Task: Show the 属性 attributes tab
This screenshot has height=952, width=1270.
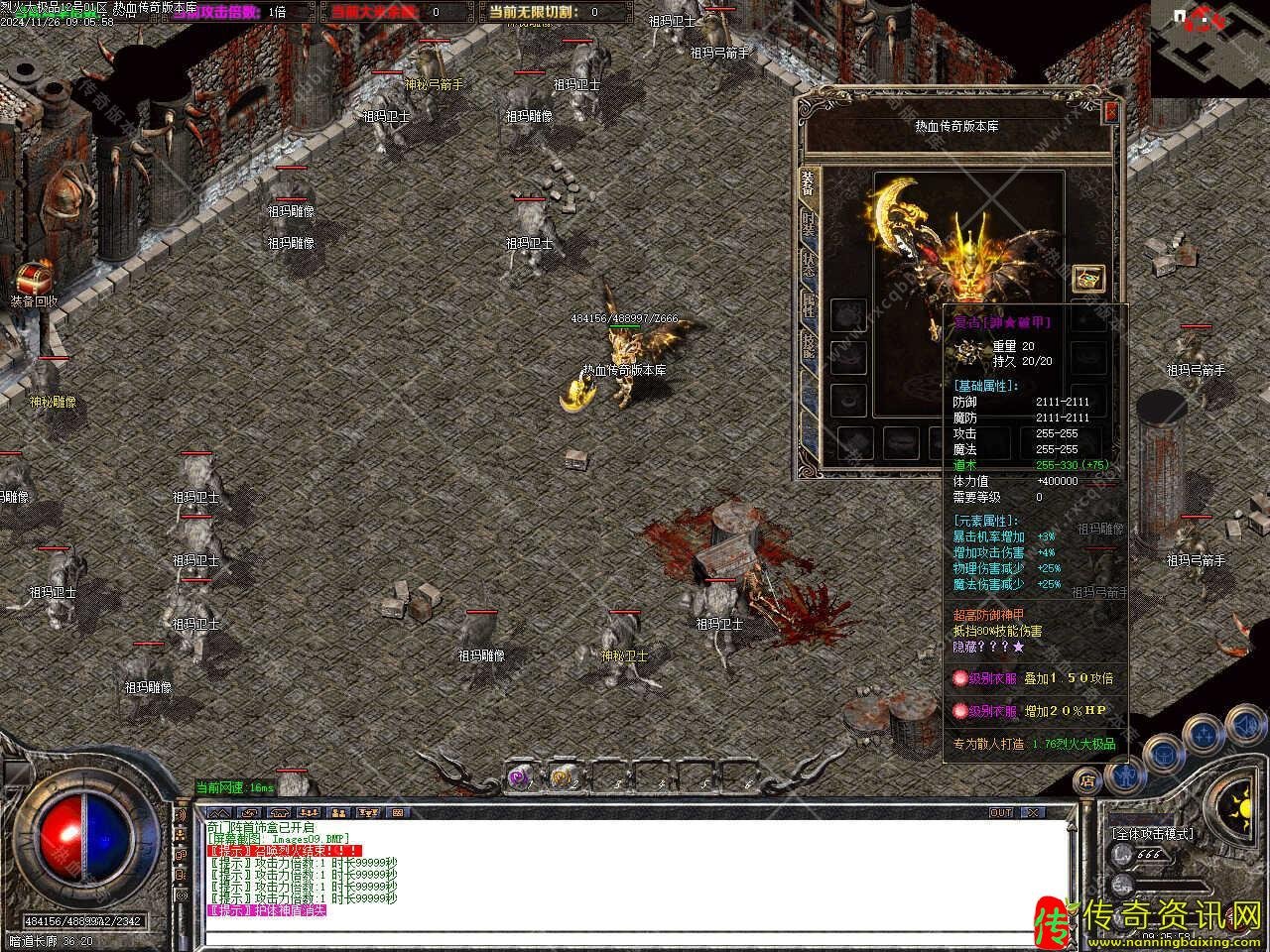Action: click(x=810, y=304)
